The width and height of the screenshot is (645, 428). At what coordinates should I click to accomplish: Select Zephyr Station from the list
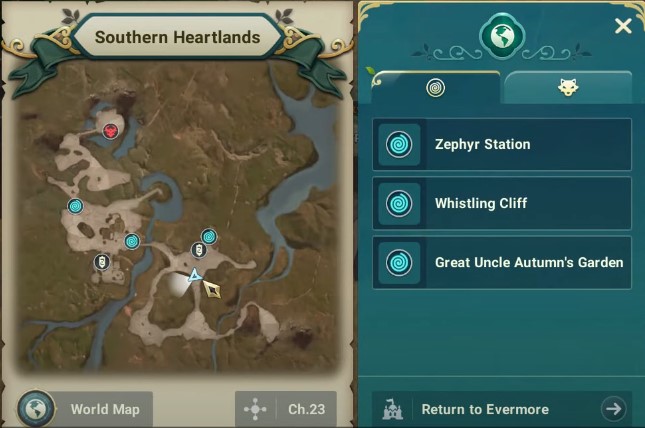coord(502,145)
